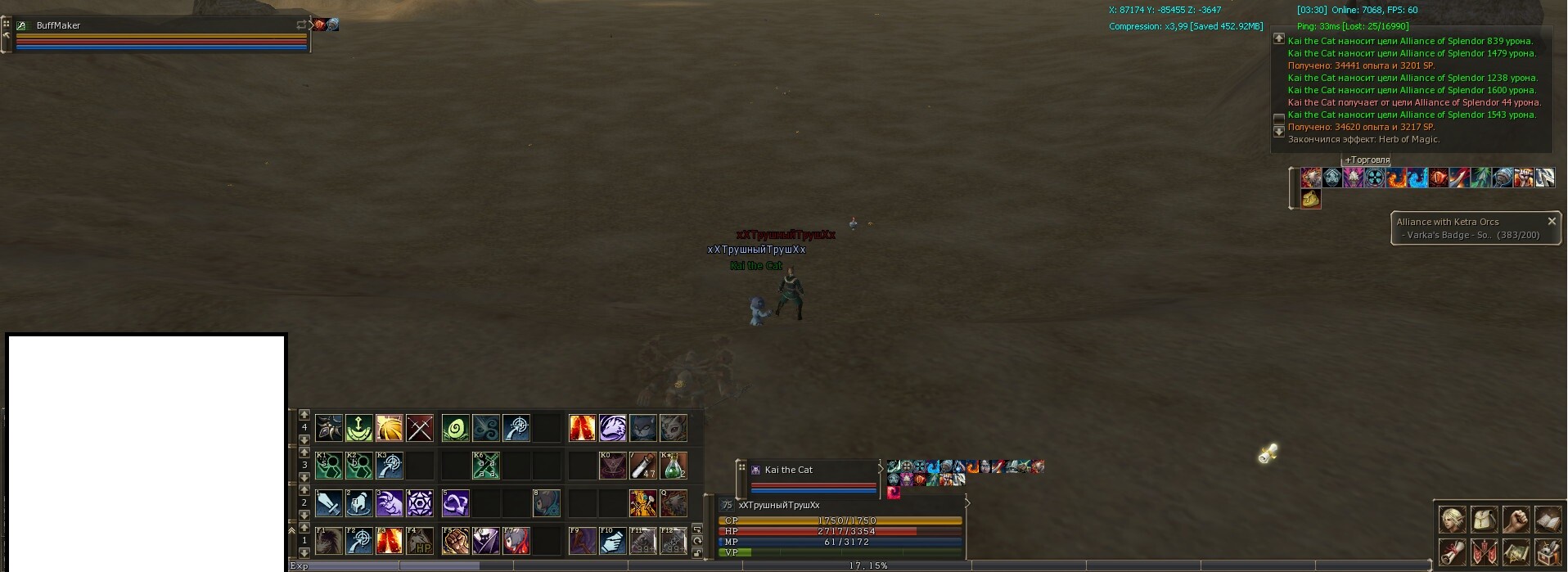Use the white vial item with count 47
This screenshot has height=572, width=1568.
pos(642,466)
